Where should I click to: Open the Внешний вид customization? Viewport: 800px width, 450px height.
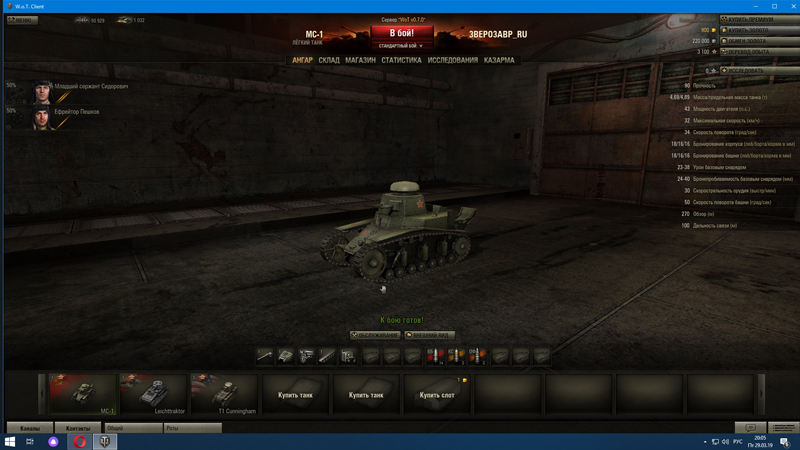point(429,335)
